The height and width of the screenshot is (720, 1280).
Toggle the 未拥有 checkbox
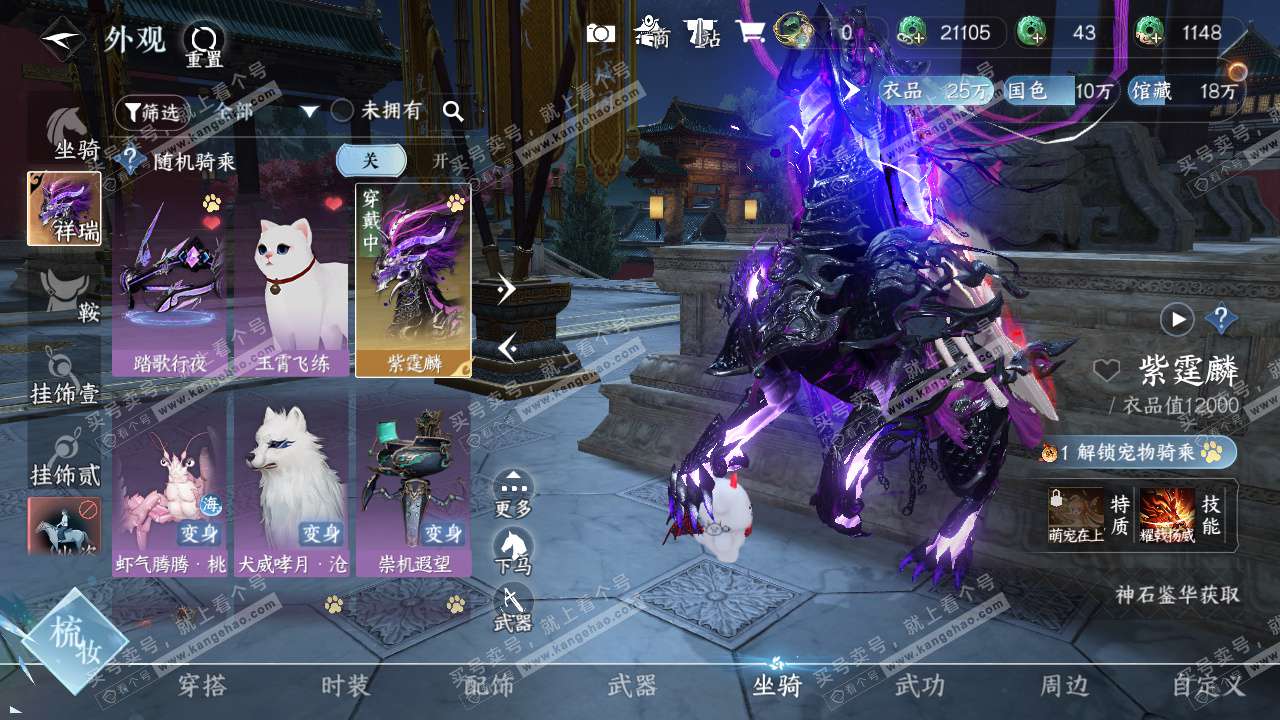tap(342, 111)
